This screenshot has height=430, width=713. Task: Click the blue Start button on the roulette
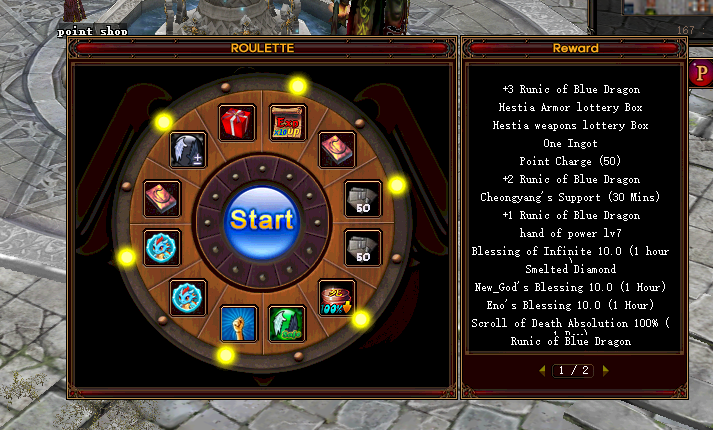click(261, 218)
